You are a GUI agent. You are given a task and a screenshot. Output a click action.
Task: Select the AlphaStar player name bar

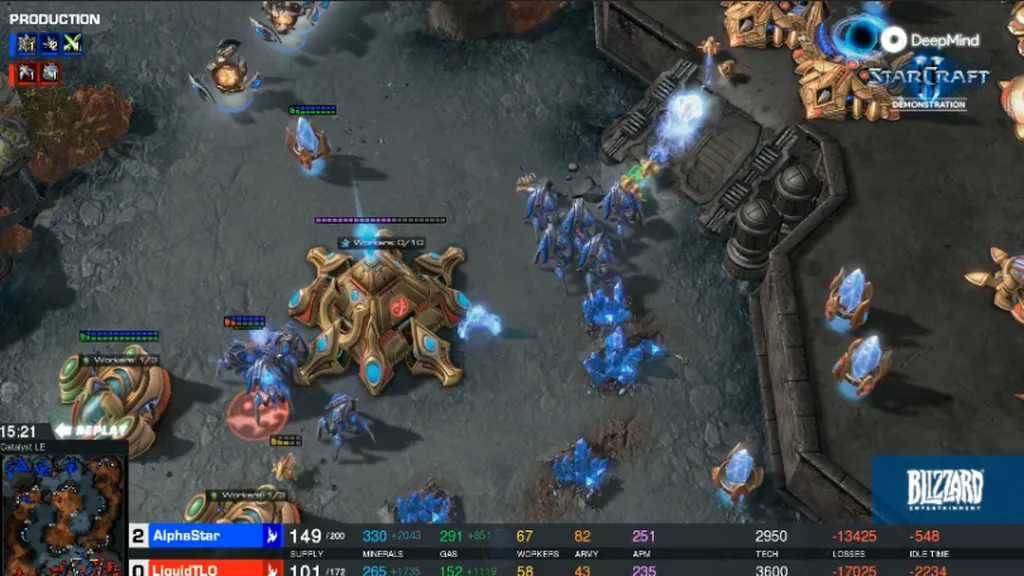205,536
